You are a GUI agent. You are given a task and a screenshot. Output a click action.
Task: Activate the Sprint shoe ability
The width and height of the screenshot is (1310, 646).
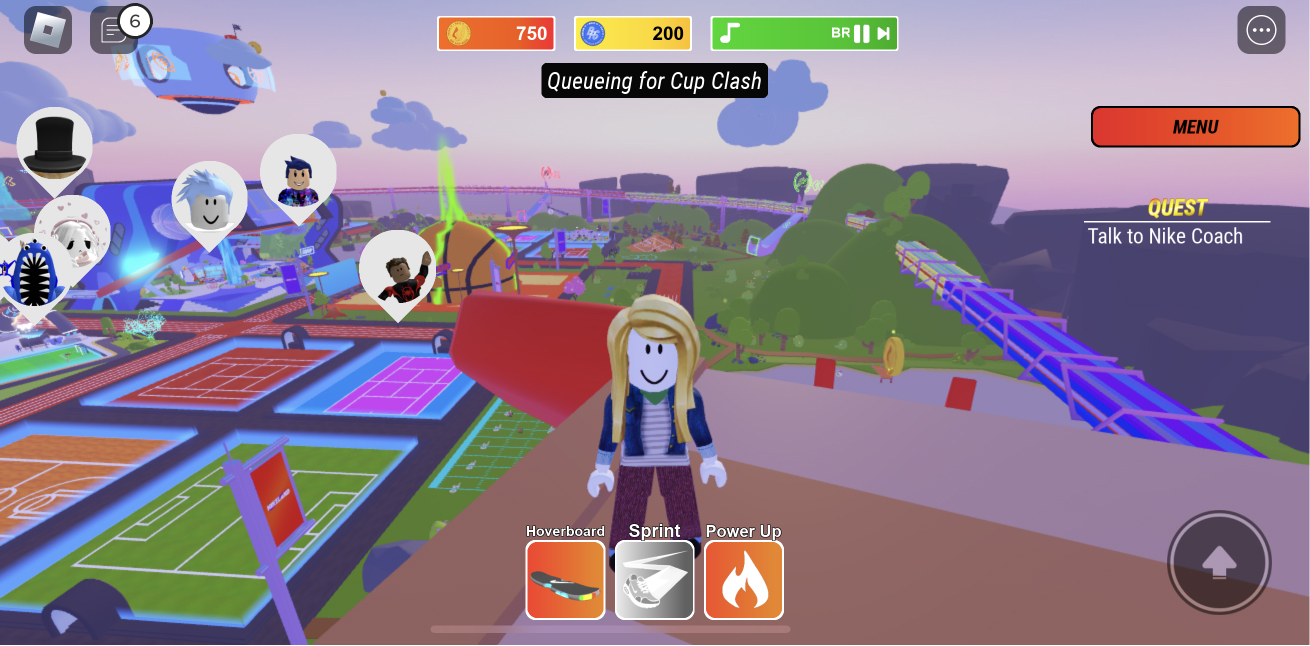coord(654,580)
